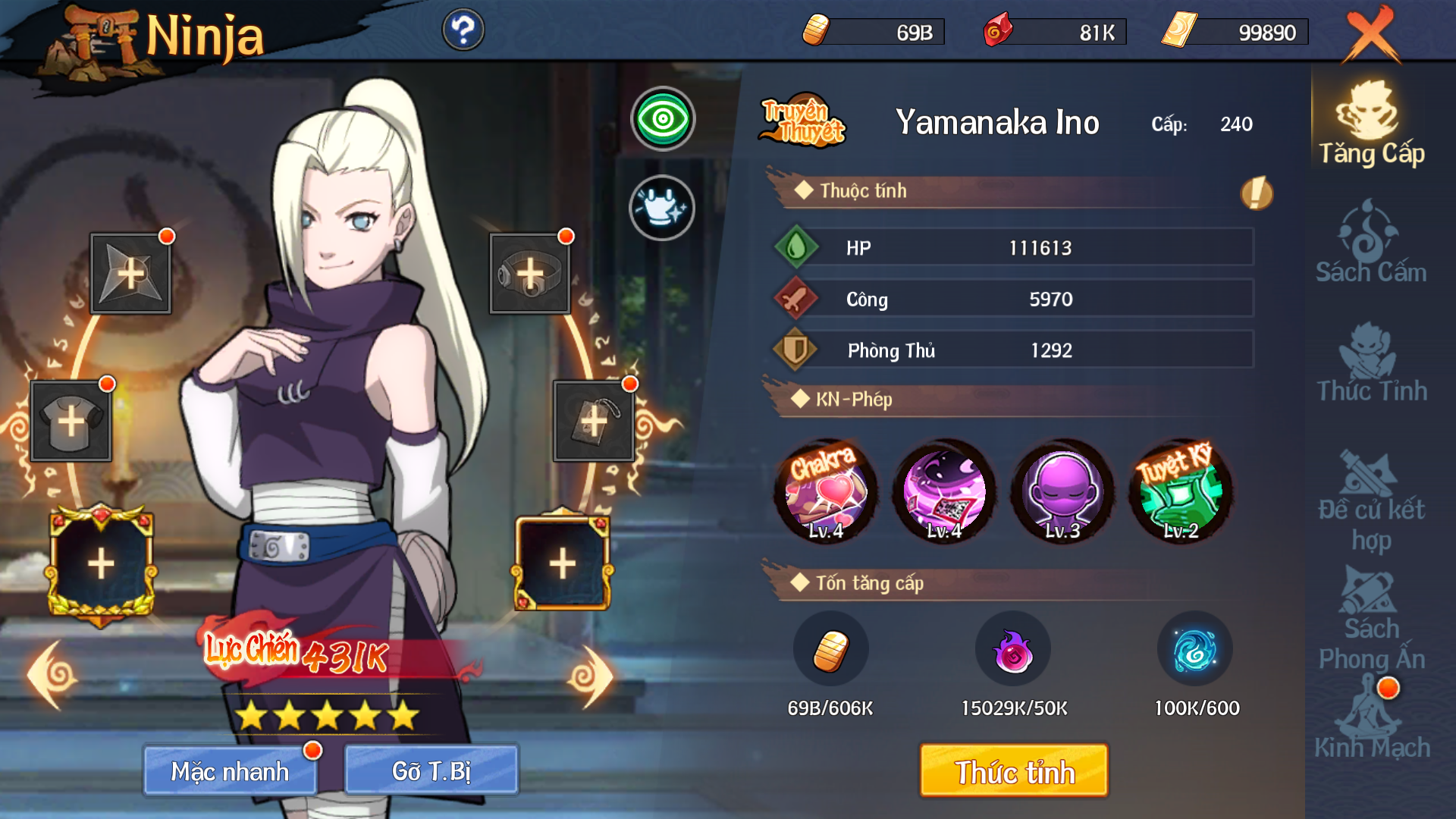Screen dimensions: 1456x819
Task: Click the yellow Thức tỉnh button
Action: coord(1014,770)
